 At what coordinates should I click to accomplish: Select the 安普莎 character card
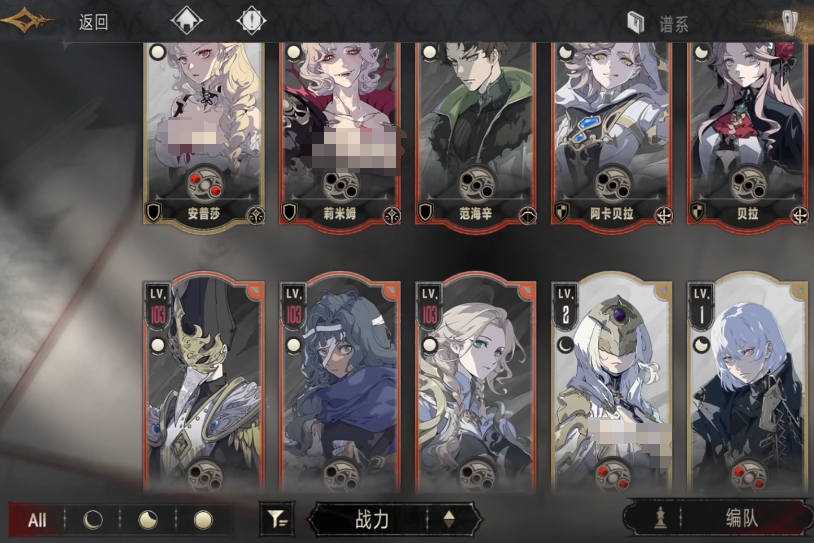pos(203,130)
